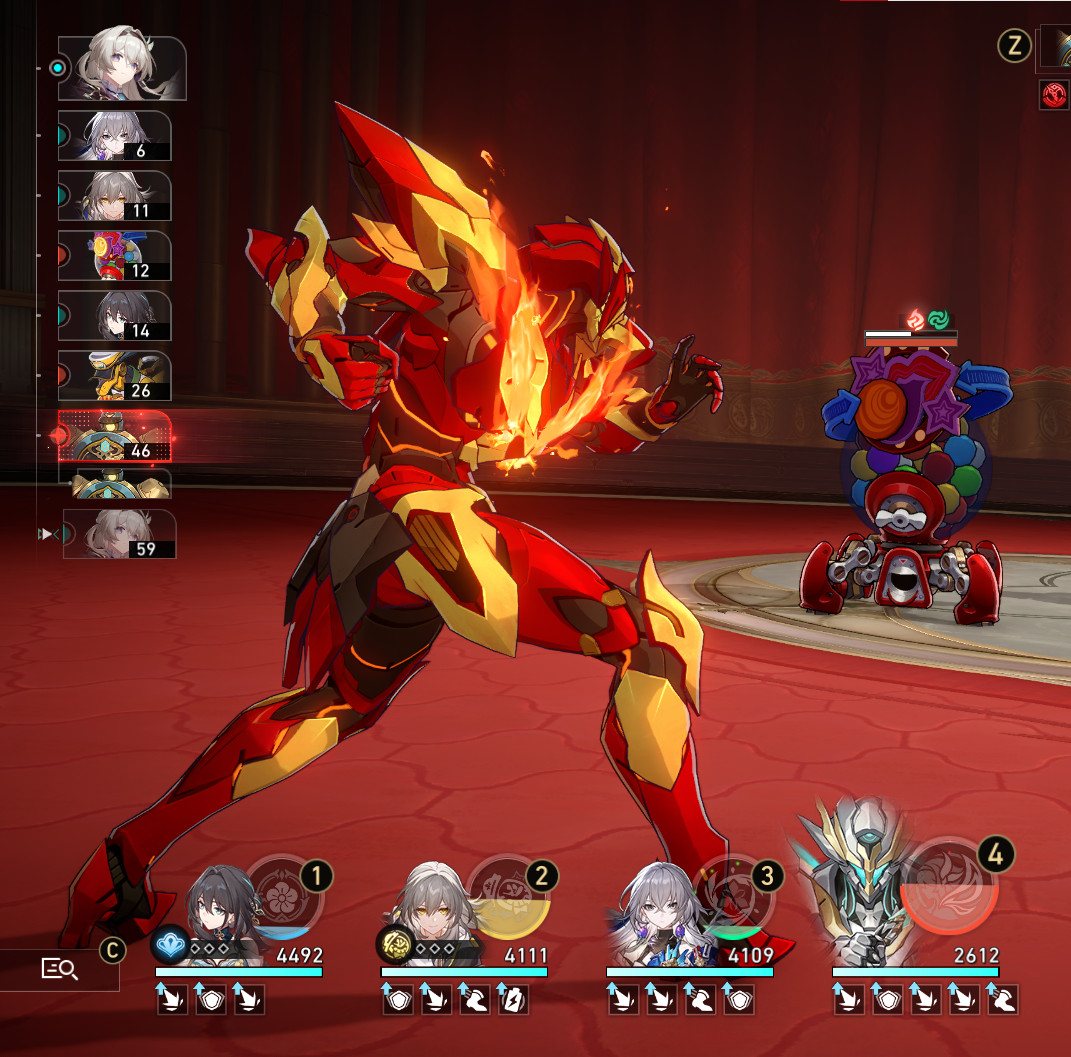
Task: Inspect the gumball enemy turn entry marked 12
Action: 114,256
